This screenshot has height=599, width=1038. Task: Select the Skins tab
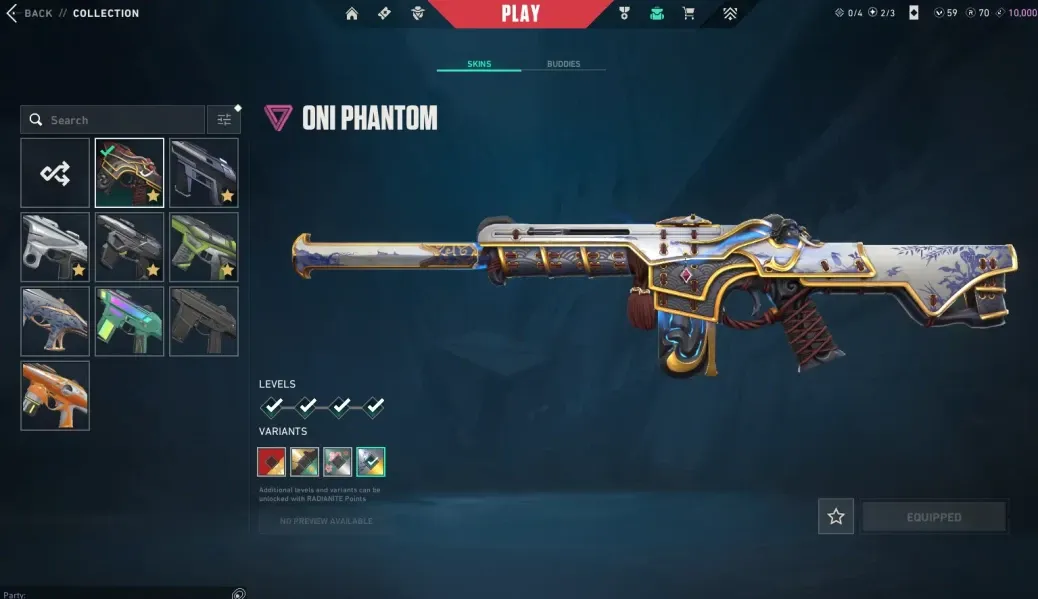point(479,64)
